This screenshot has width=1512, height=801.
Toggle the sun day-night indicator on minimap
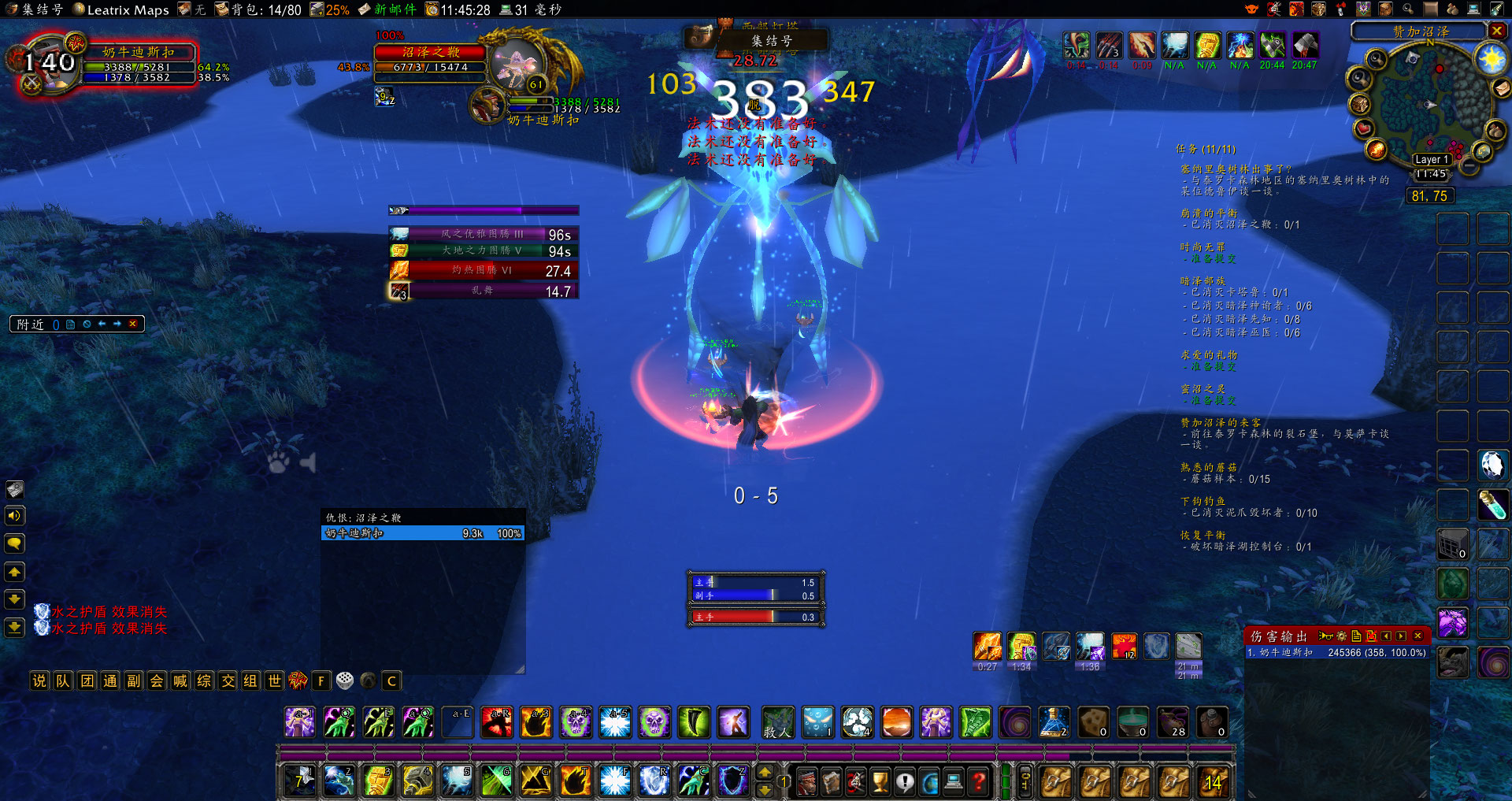coord(1491,59)
